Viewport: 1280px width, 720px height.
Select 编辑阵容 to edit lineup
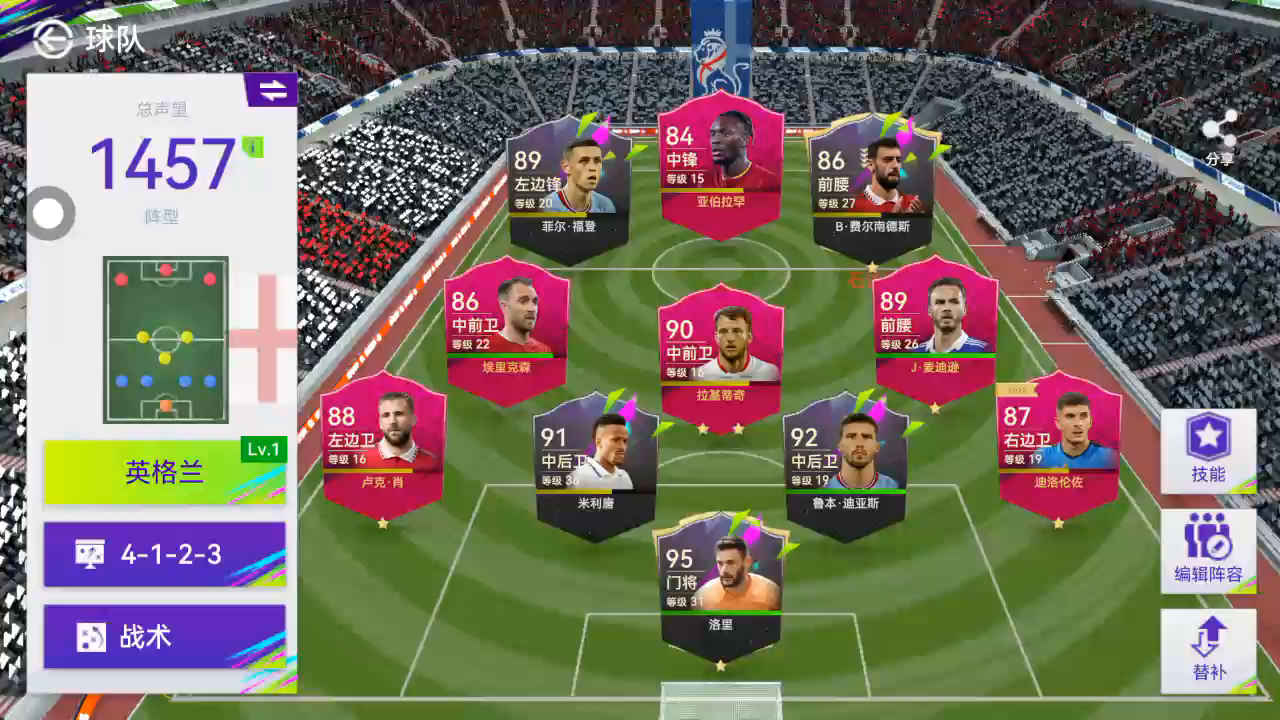[x=1208, y=551]
